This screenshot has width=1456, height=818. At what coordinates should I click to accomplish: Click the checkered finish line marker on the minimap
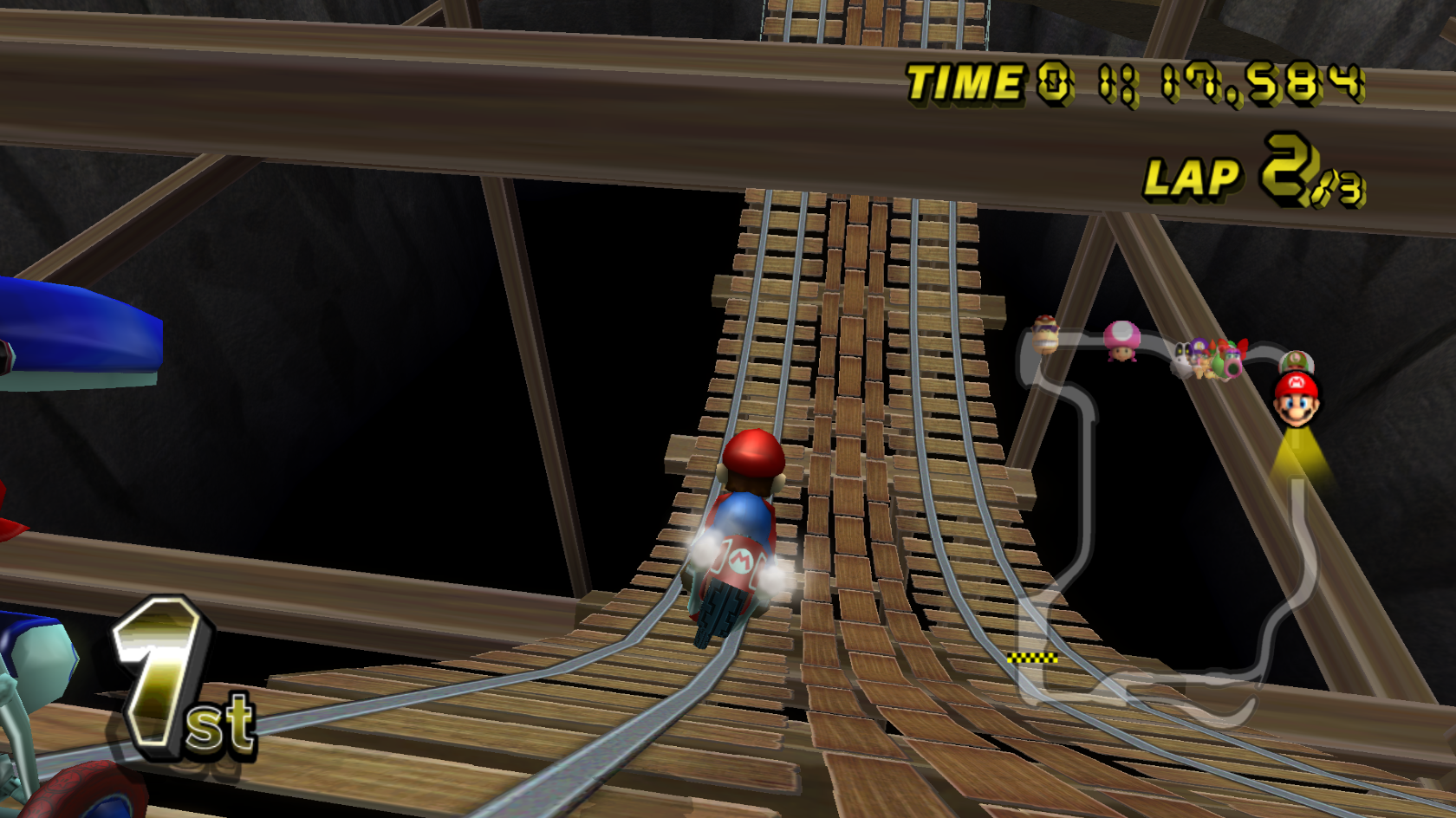(1033, 659)
